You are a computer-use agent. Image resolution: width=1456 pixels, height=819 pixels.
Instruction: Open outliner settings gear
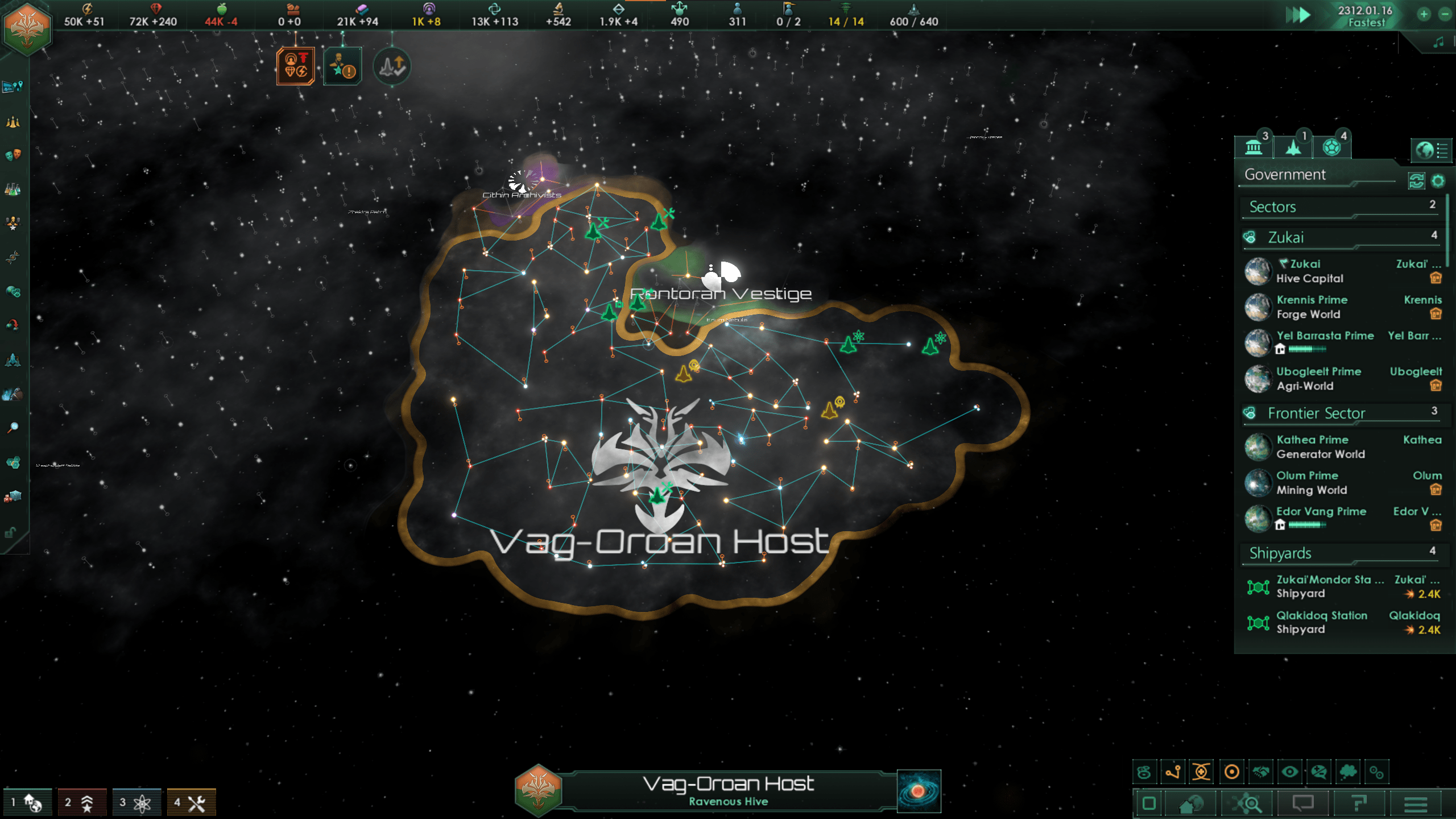coord(1438,181)
